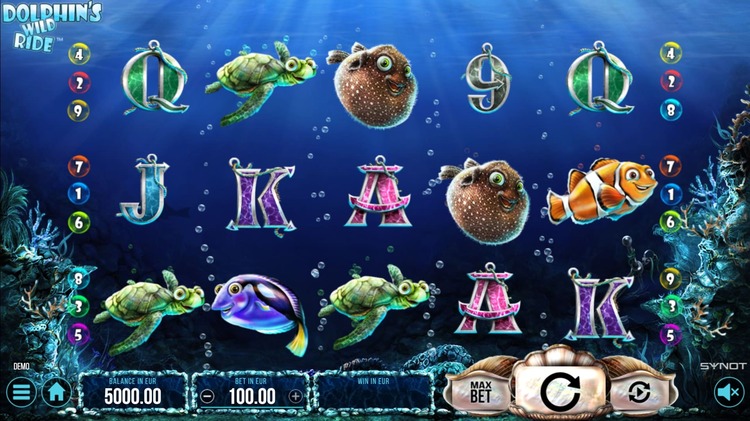Toggle the sound speaker icon

point(727,393)
